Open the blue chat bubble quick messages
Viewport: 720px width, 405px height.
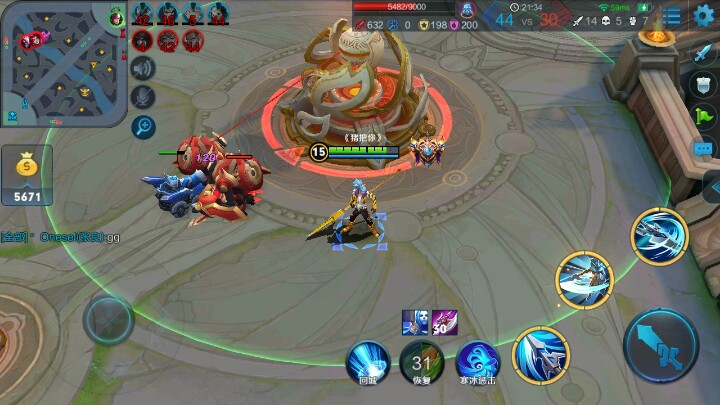point(703,149)
